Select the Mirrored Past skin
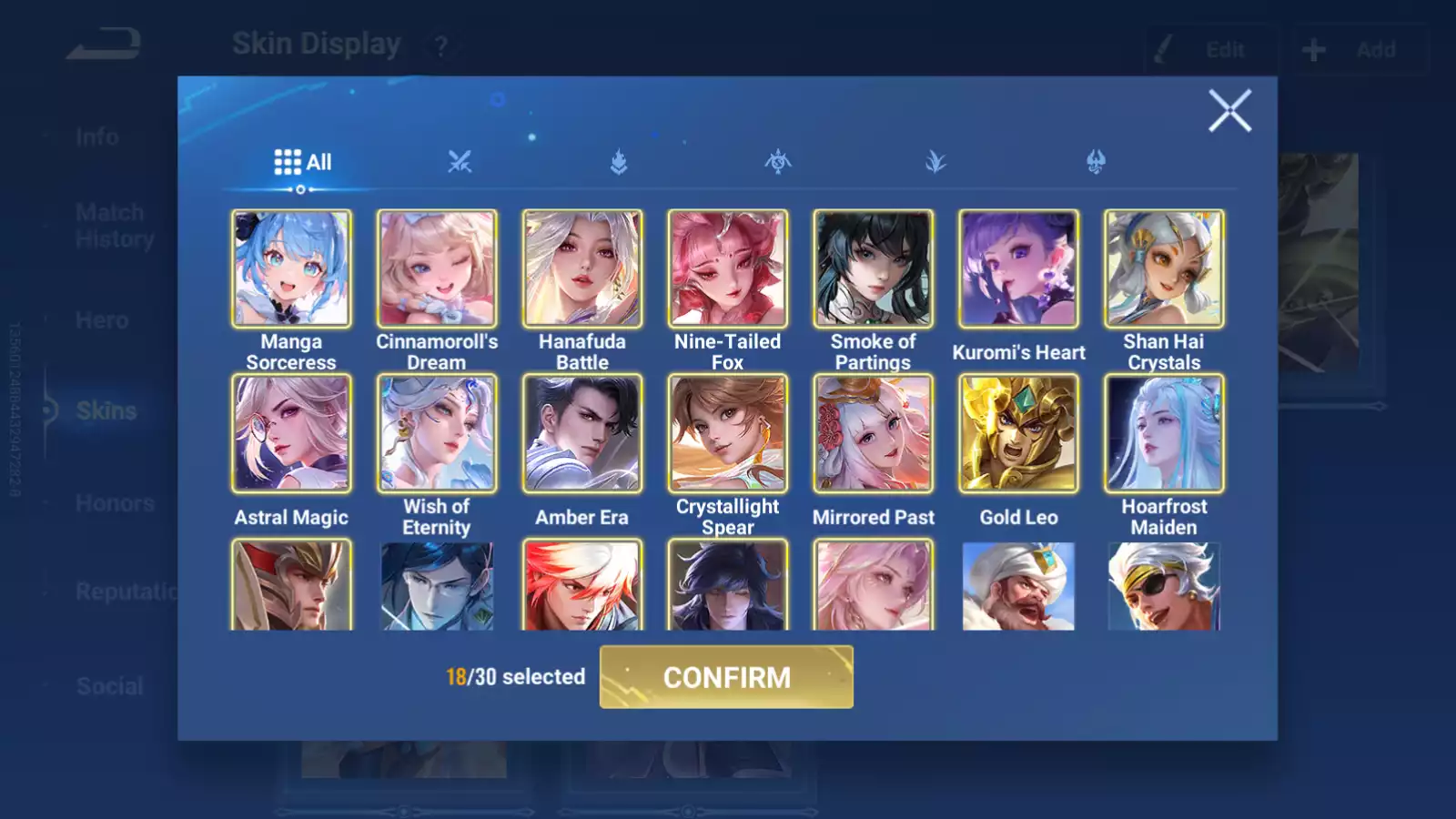Viewport: 1456px width, 819px height. click(x=874, y=434)
